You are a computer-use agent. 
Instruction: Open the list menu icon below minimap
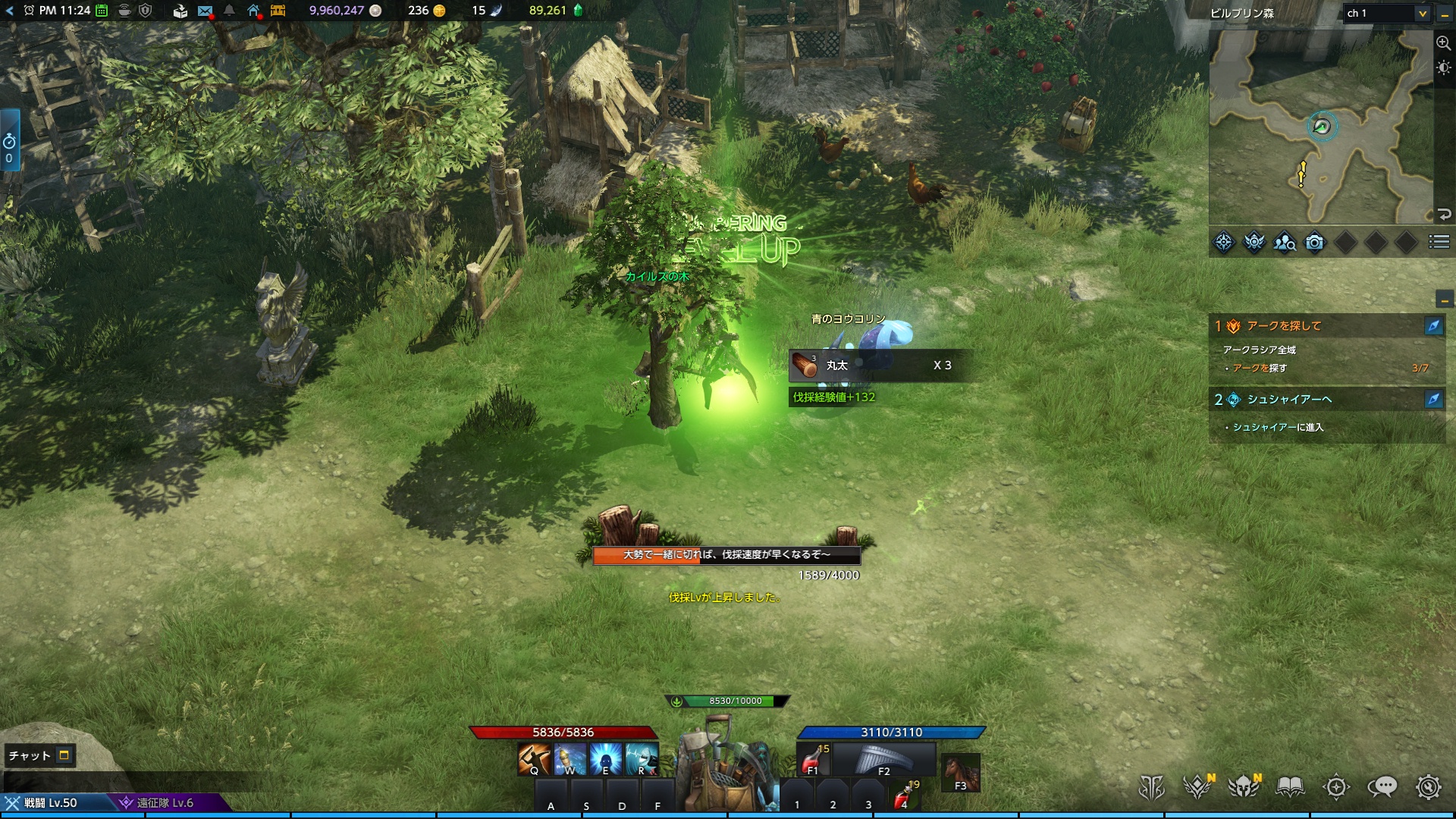[x=1439, y=242]
